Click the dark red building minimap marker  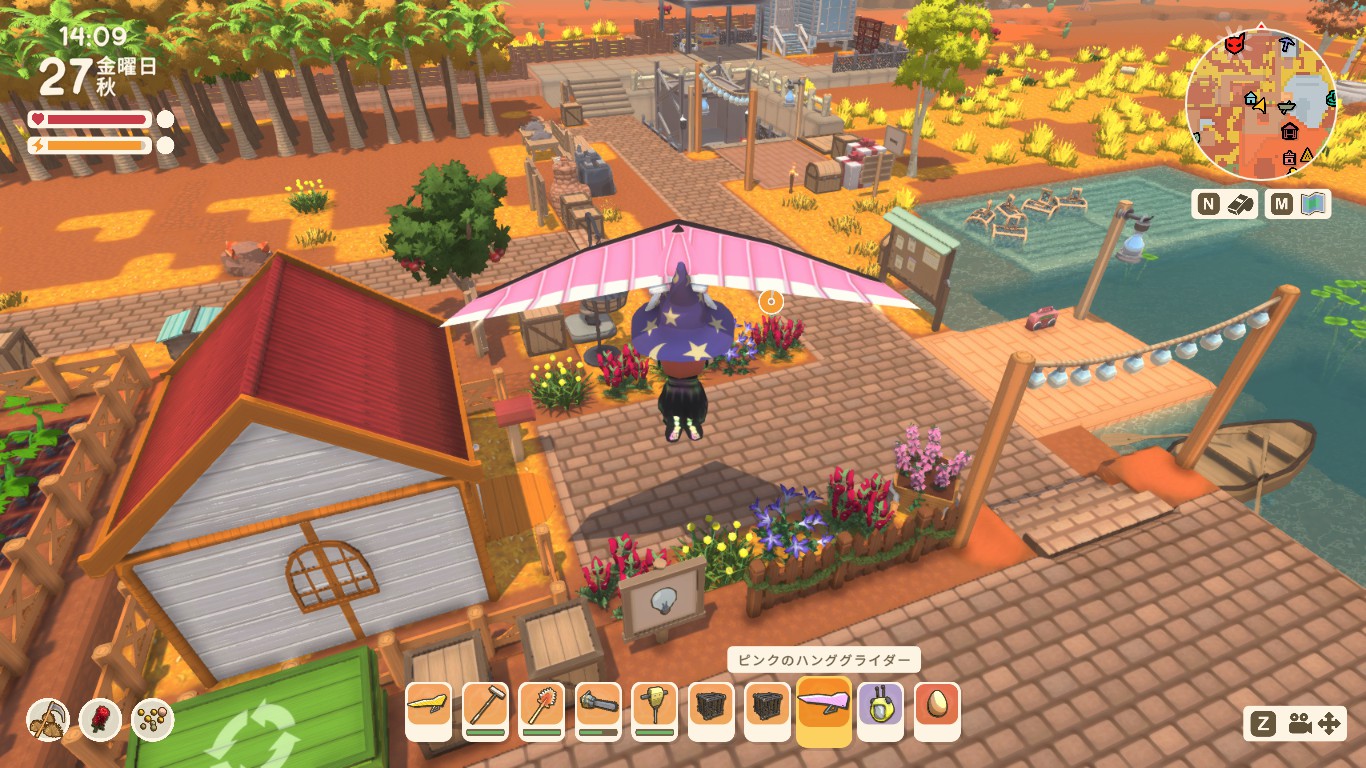1289,131
